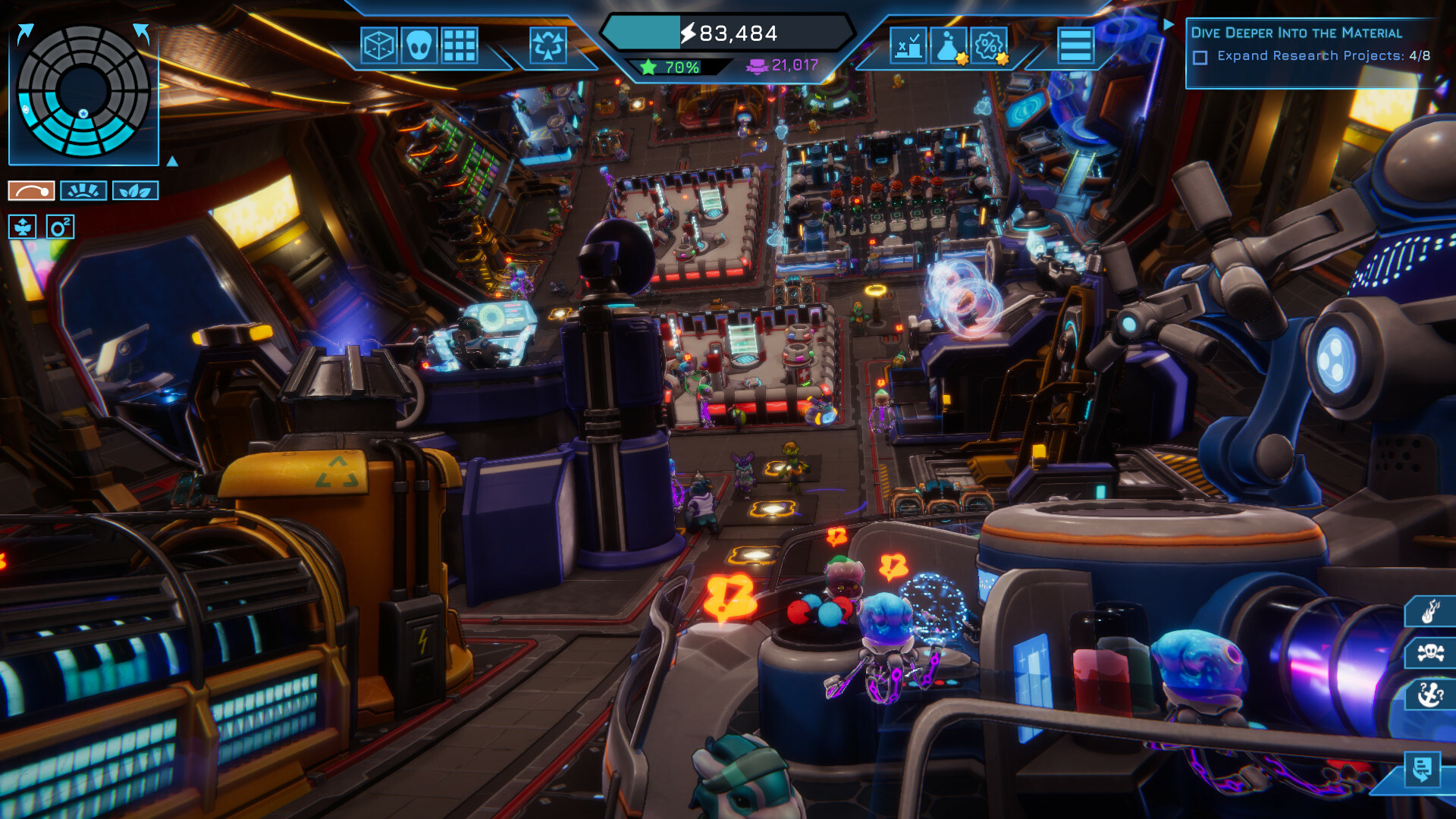Open the milestones statistics panel icon
This screenshot has height=819, width=1456.
908,47
